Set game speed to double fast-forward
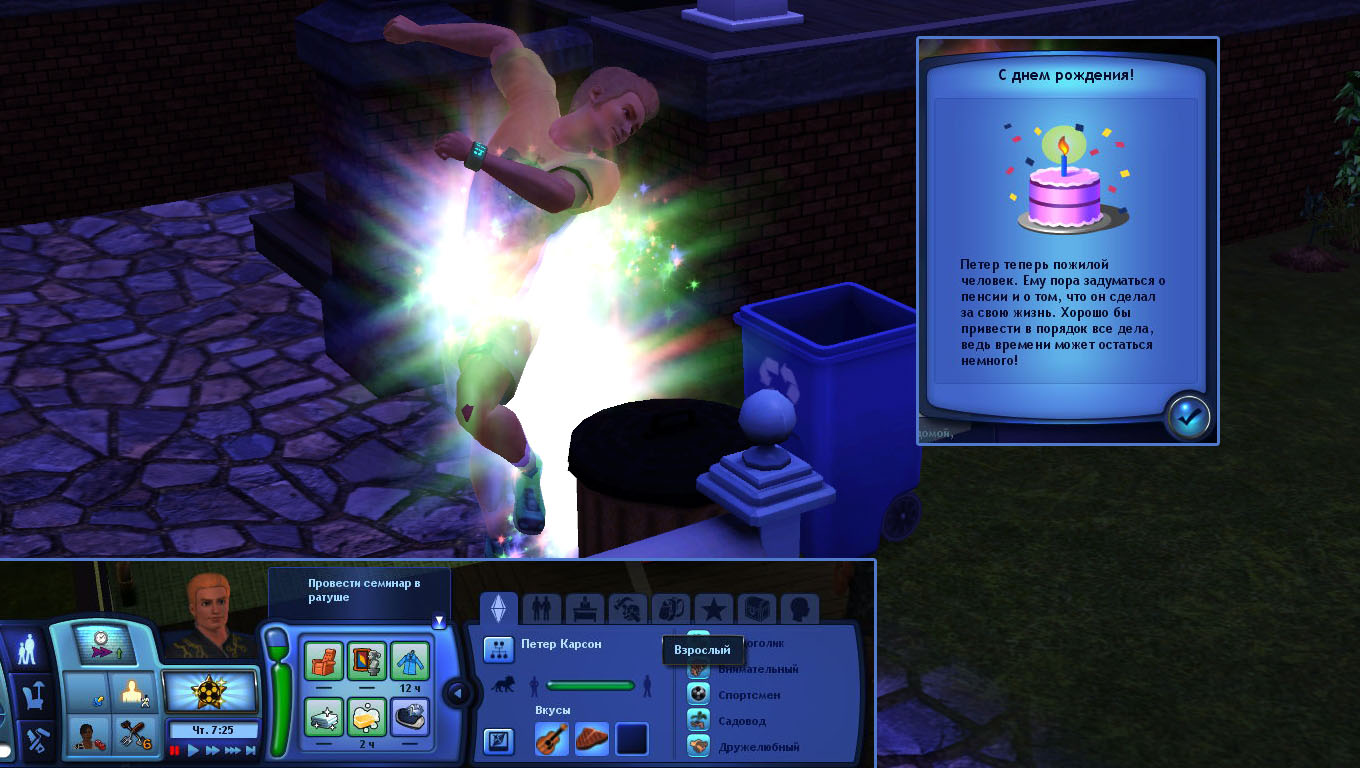The height and width of the screenshot is (768, 1360). [213, 750]
